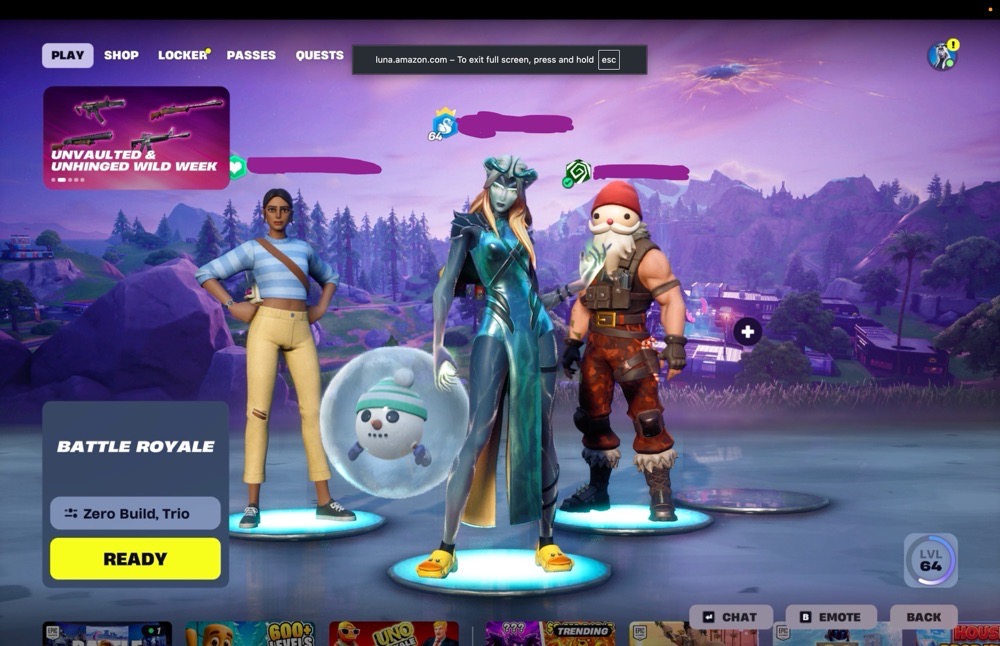The image size is (1000, 646).
Task: Select the UNO game thumbnail
Action: tap(393, 633)
